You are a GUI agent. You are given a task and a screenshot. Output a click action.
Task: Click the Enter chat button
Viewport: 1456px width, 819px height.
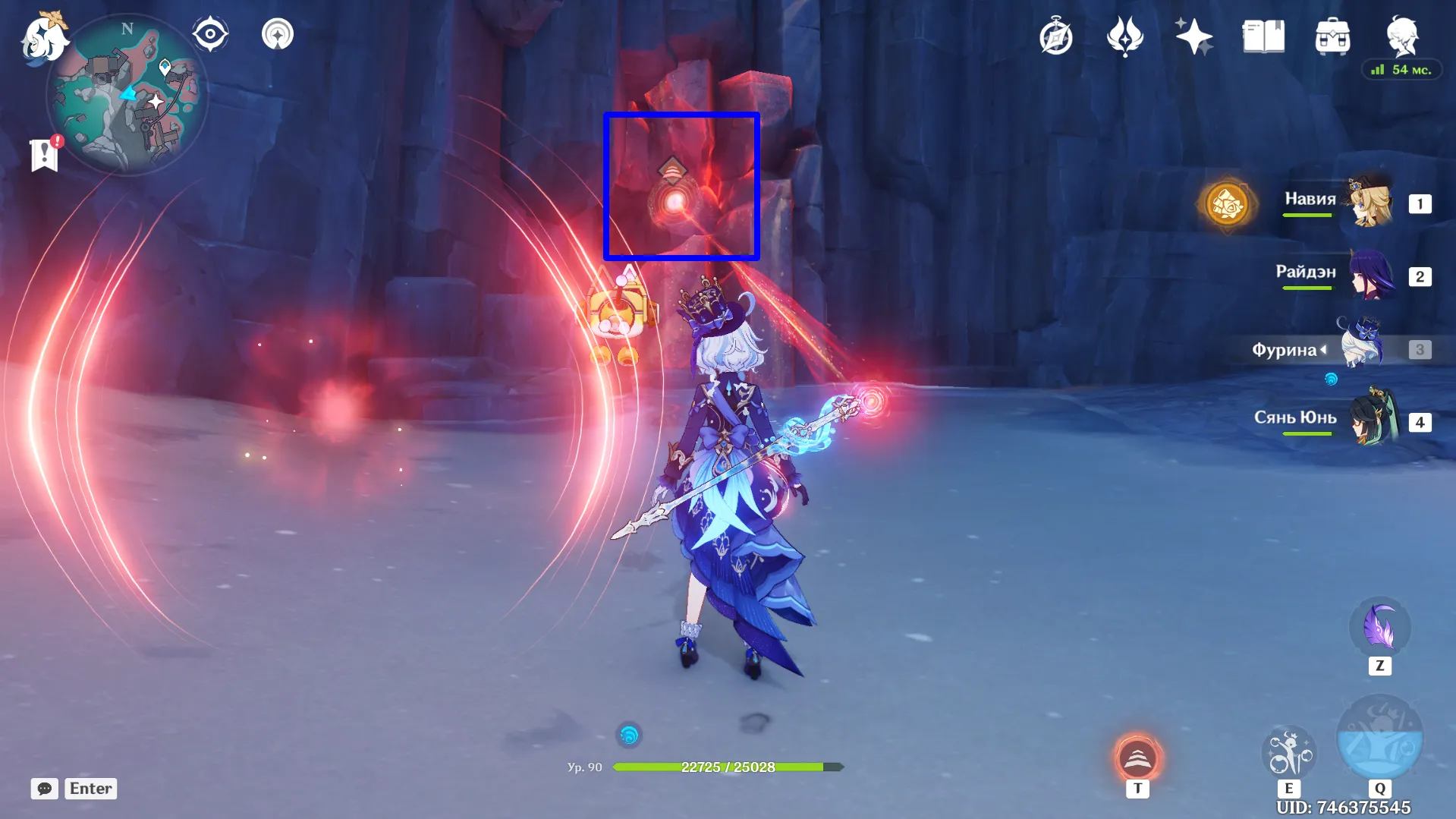[x=90, y=788]
